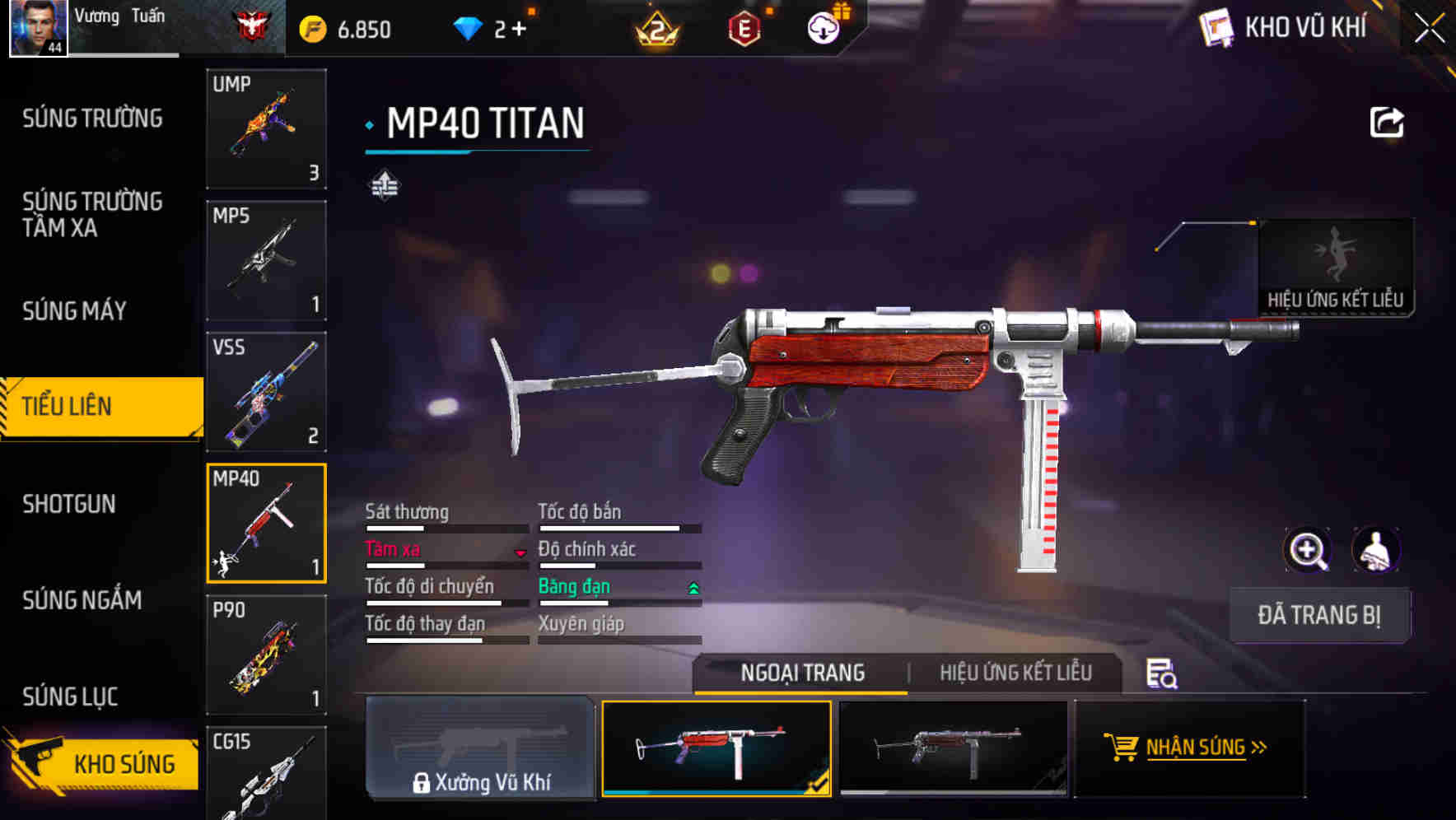
Task: Add diamonds with the plus button
Action: [x=519, y=30]
